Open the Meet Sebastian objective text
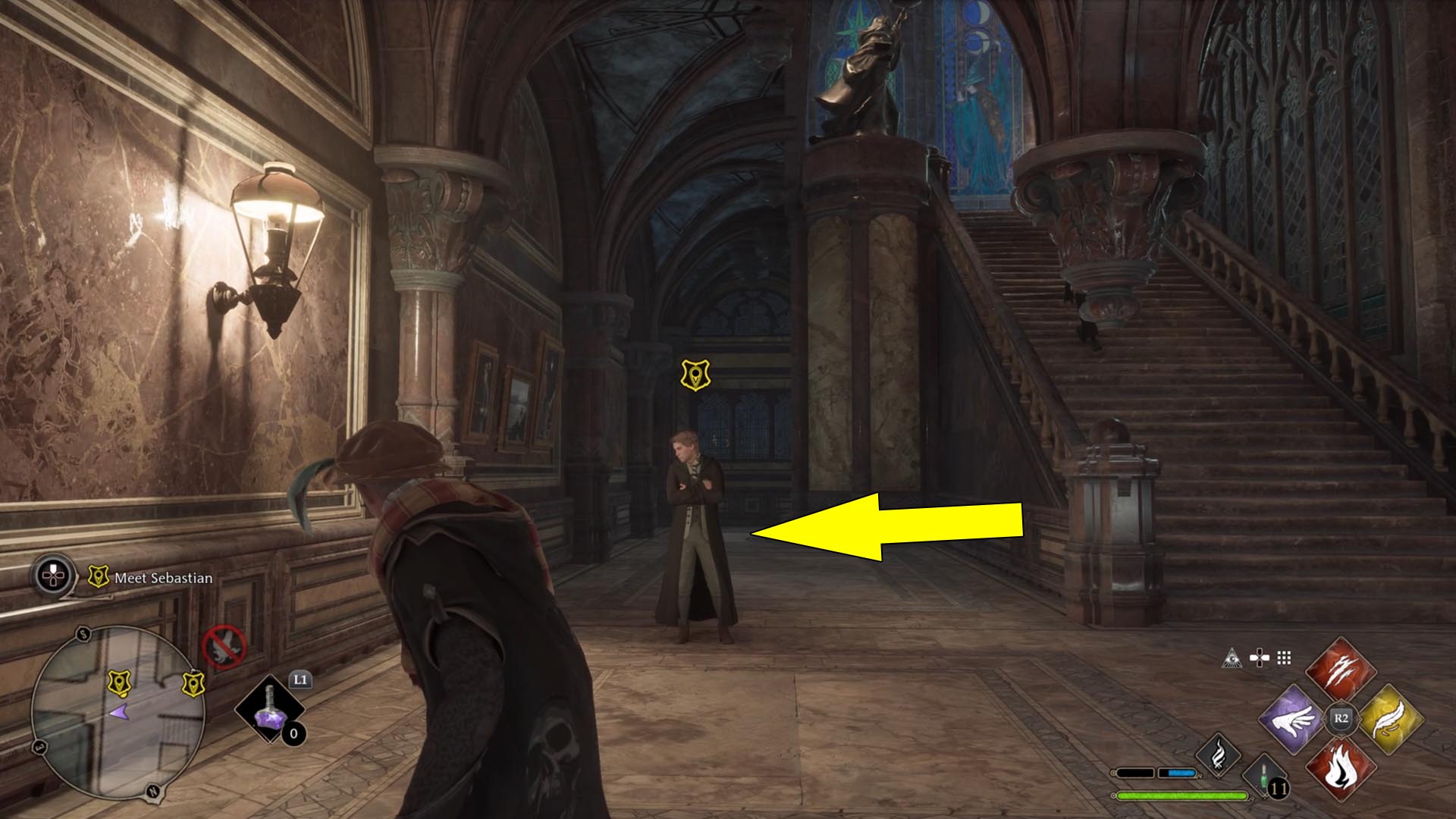1456x819 pixels. [x=162, y=578]
